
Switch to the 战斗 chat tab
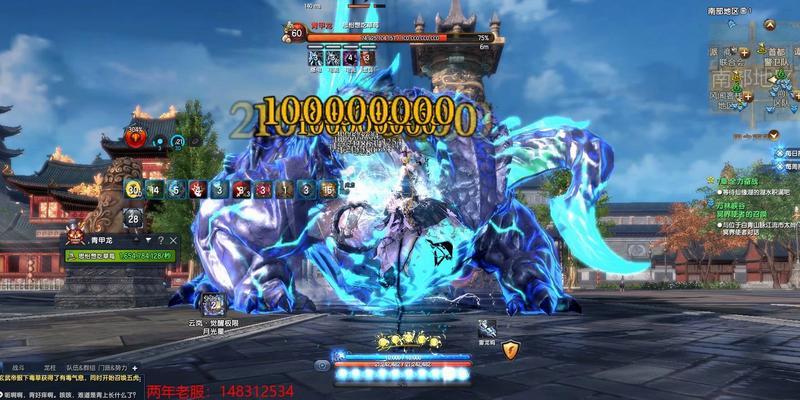[x=17, y=366]
